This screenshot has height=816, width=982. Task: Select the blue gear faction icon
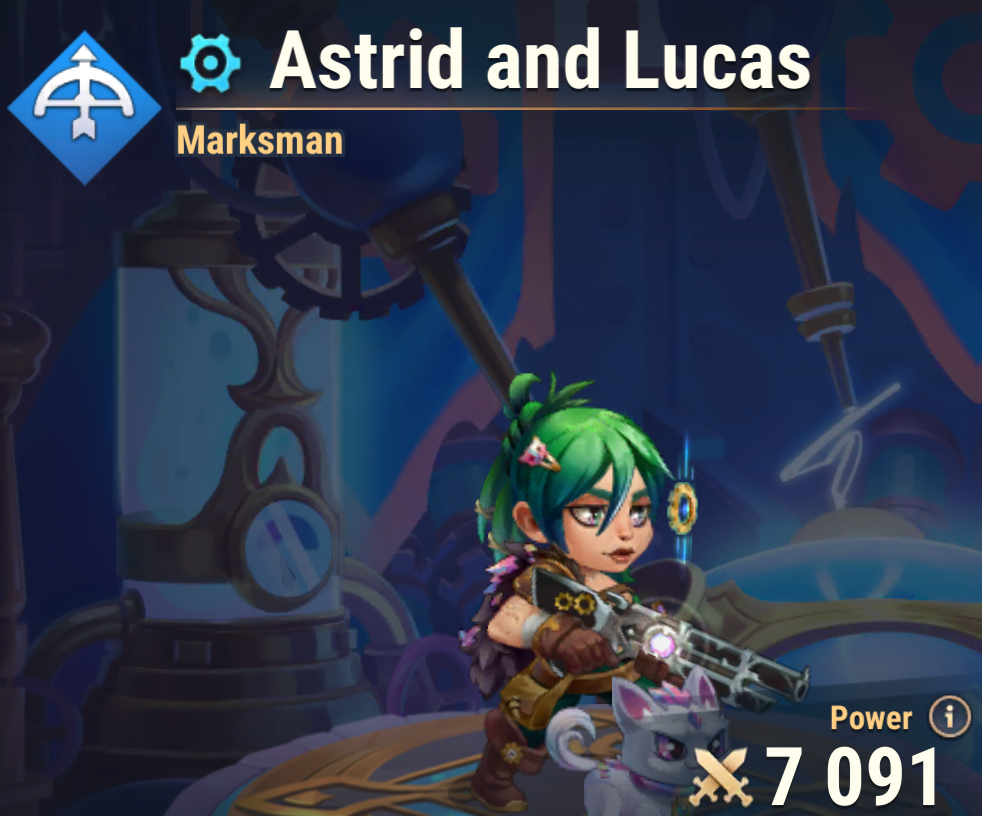click(210, 64)
